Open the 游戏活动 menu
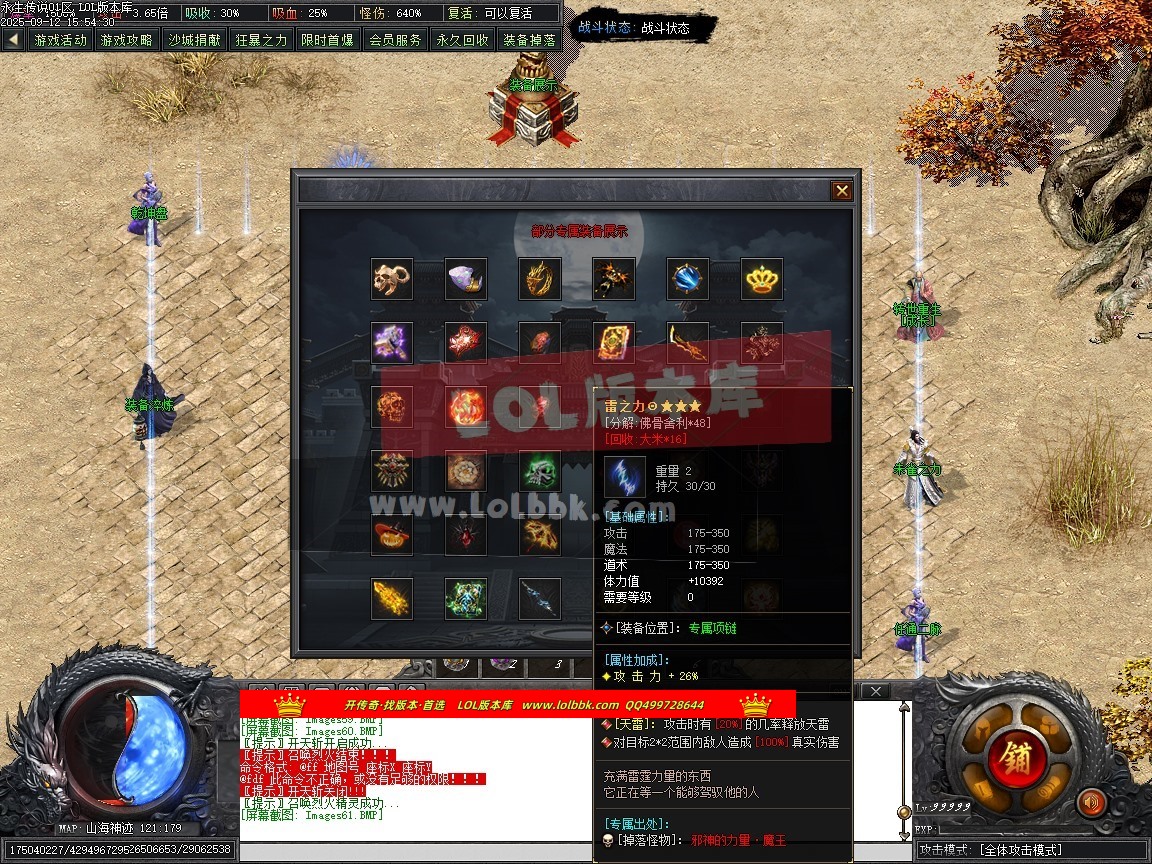The width and height of the screenshot is (1152, 864). tap(61, 40)
